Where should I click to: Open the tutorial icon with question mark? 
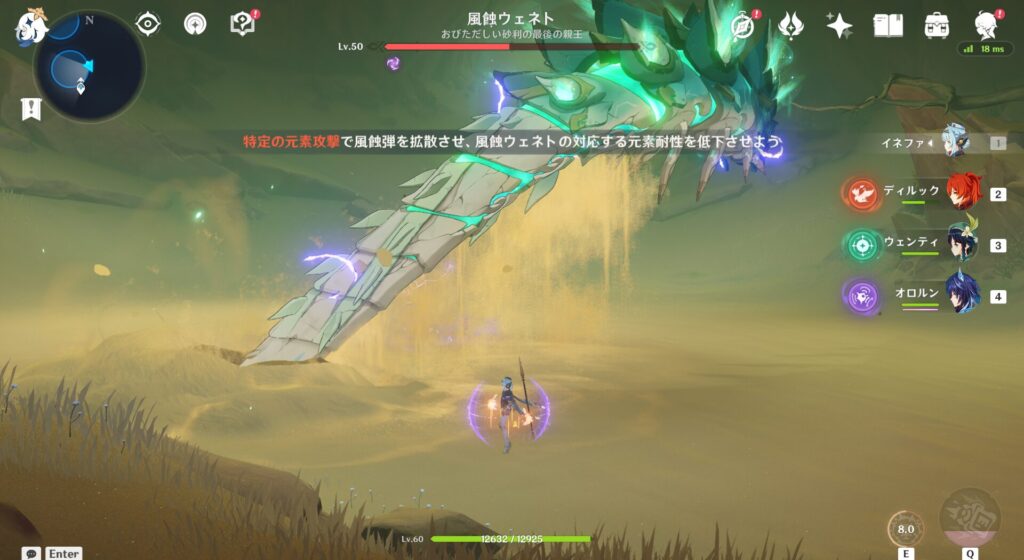(243, 24)
